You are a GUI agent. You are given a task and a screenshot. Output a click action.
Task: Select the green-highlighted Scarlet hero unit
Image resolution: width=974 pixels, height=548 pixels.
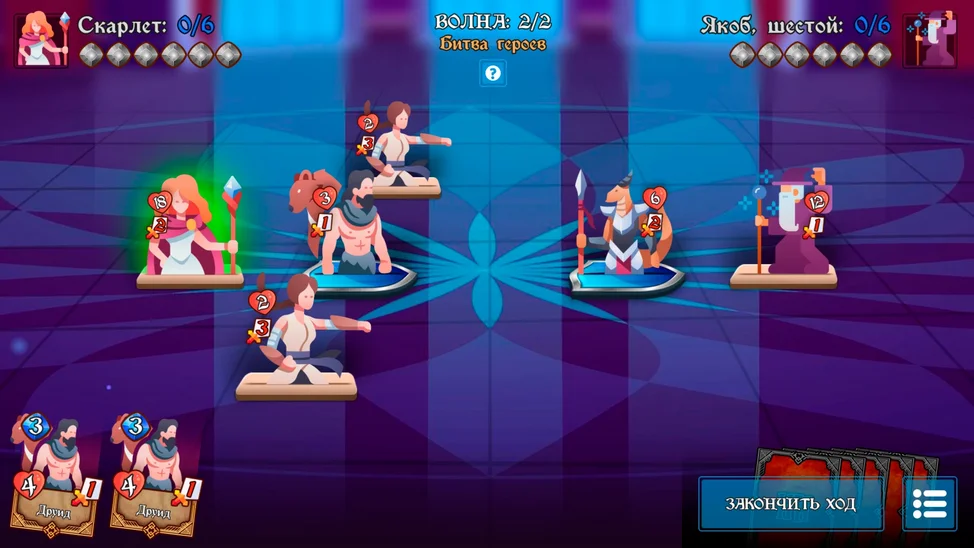(x=190, y=230)
